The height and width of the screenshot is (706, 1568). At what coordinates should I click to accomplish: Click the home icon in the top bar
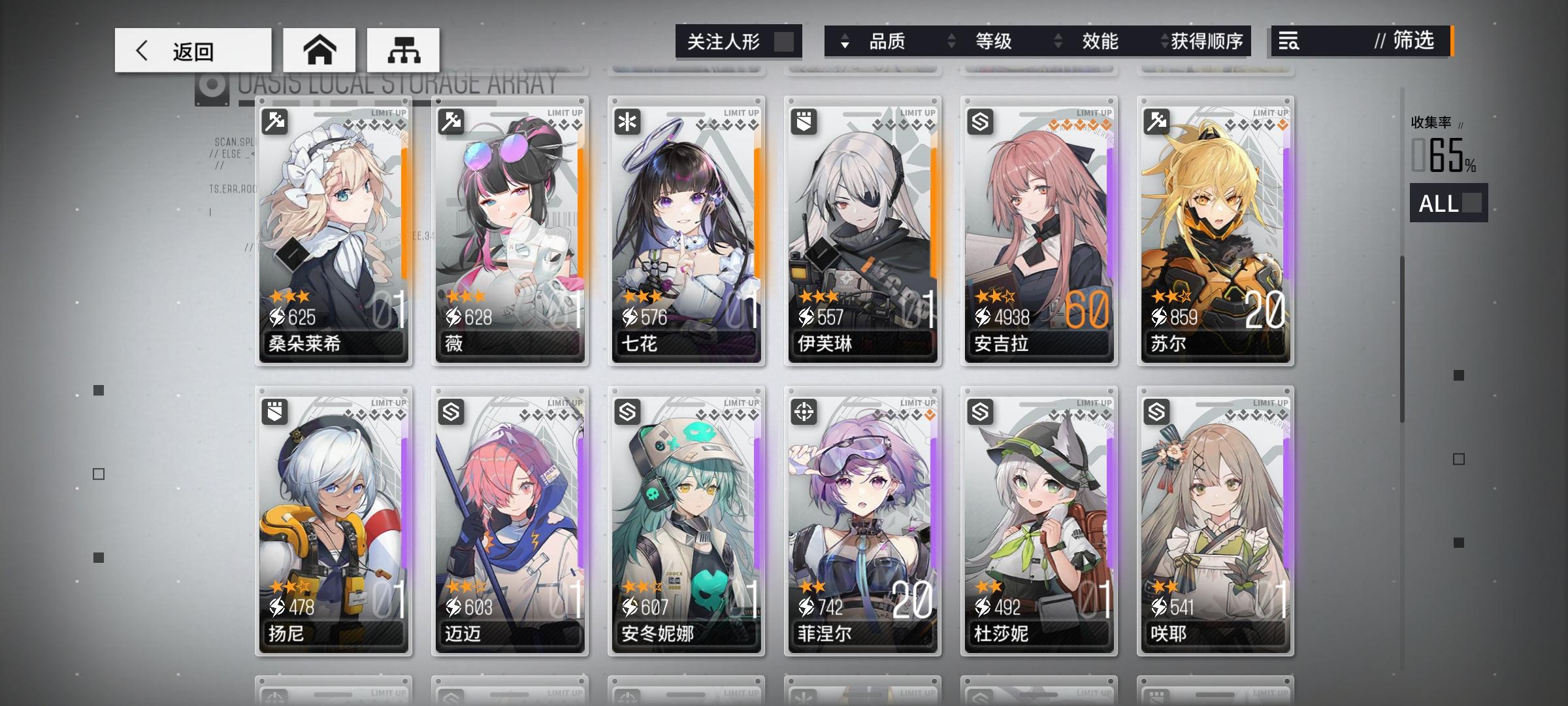tap(318, 49)
